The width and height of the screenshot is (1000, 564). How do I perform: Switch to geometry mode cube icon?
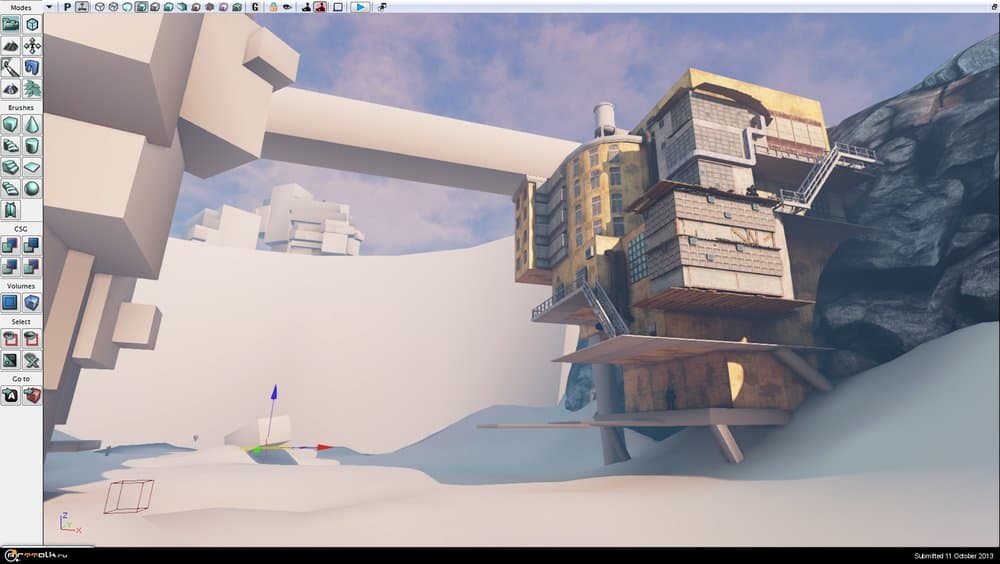(x=32, y=24)
